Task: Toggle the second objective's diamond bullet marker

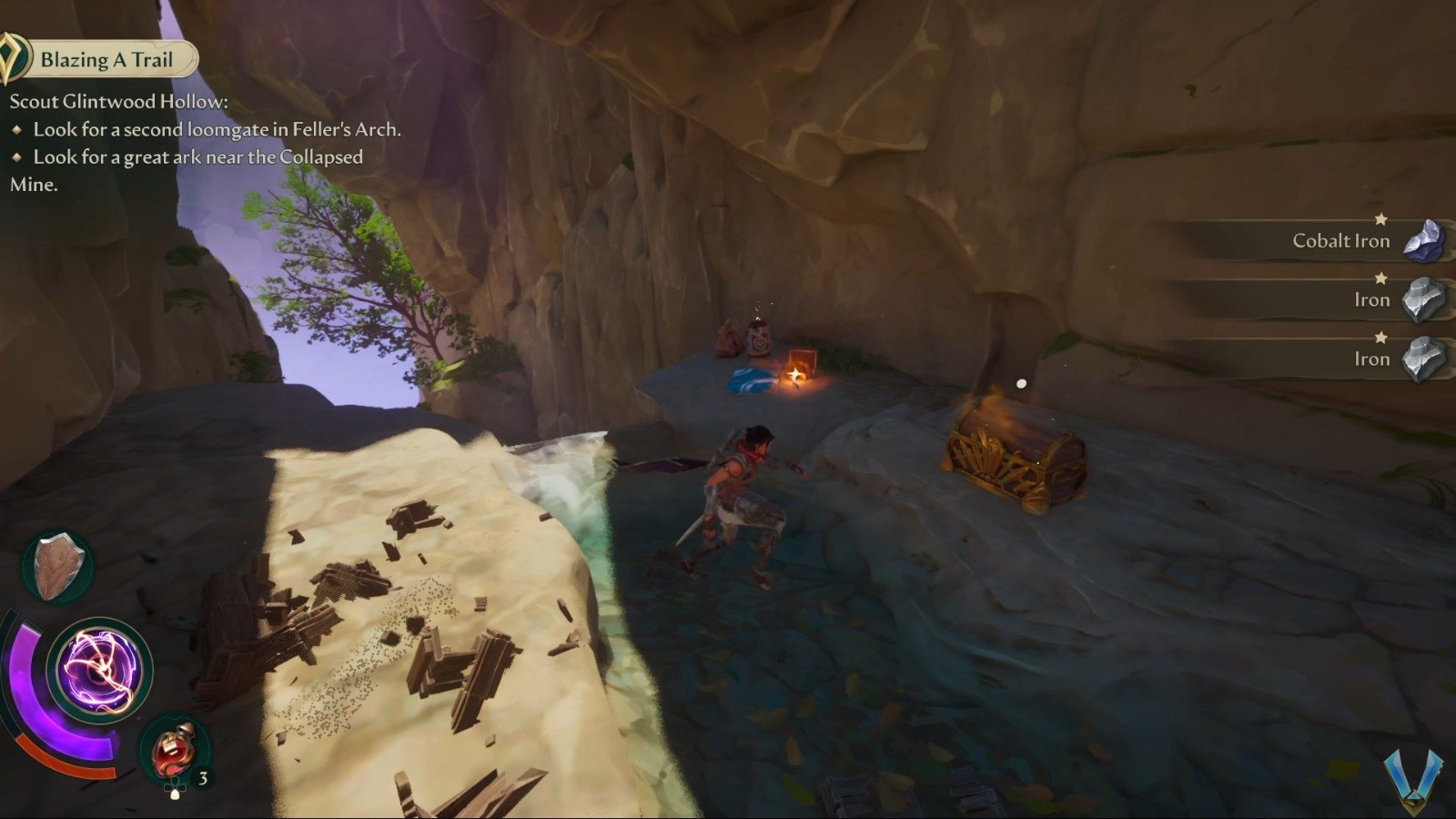Action: pos(20,157)
